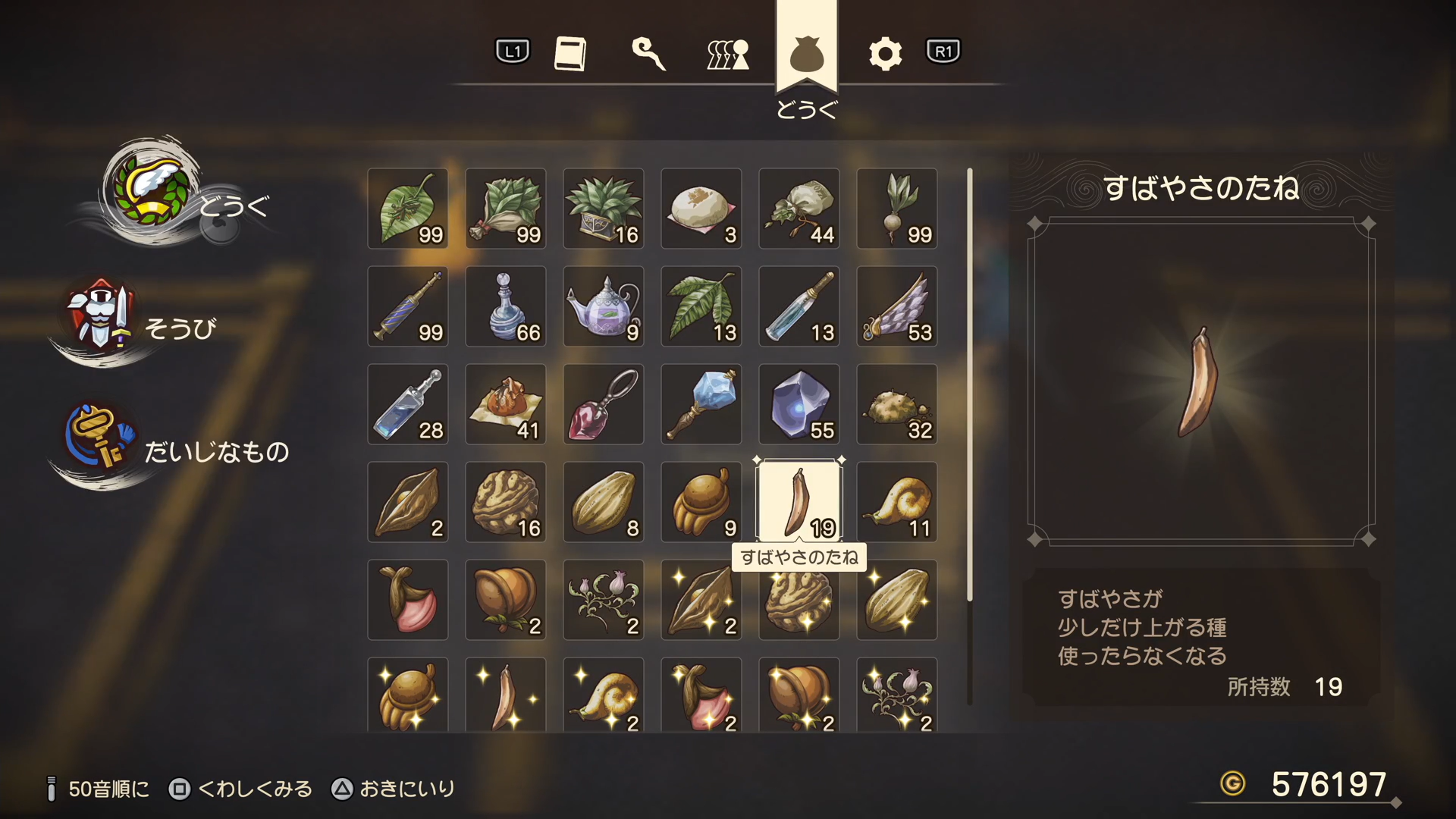Select the radish item with 99
The height and width of the screenshot is (819, 1456).
[x=897, y=209]
